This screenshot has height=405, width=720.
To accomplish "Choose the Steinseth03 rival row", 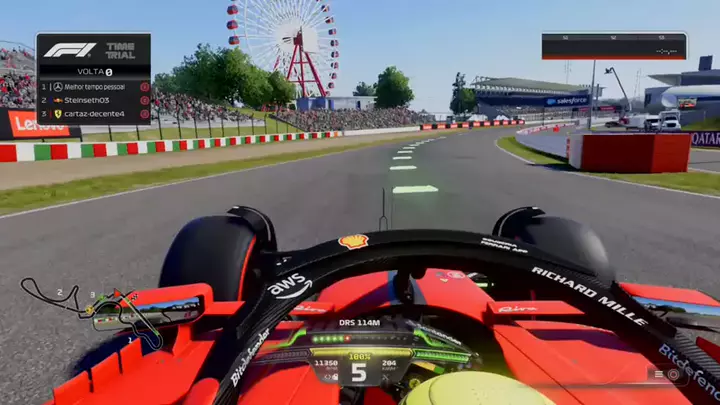I will coord(94,100).
